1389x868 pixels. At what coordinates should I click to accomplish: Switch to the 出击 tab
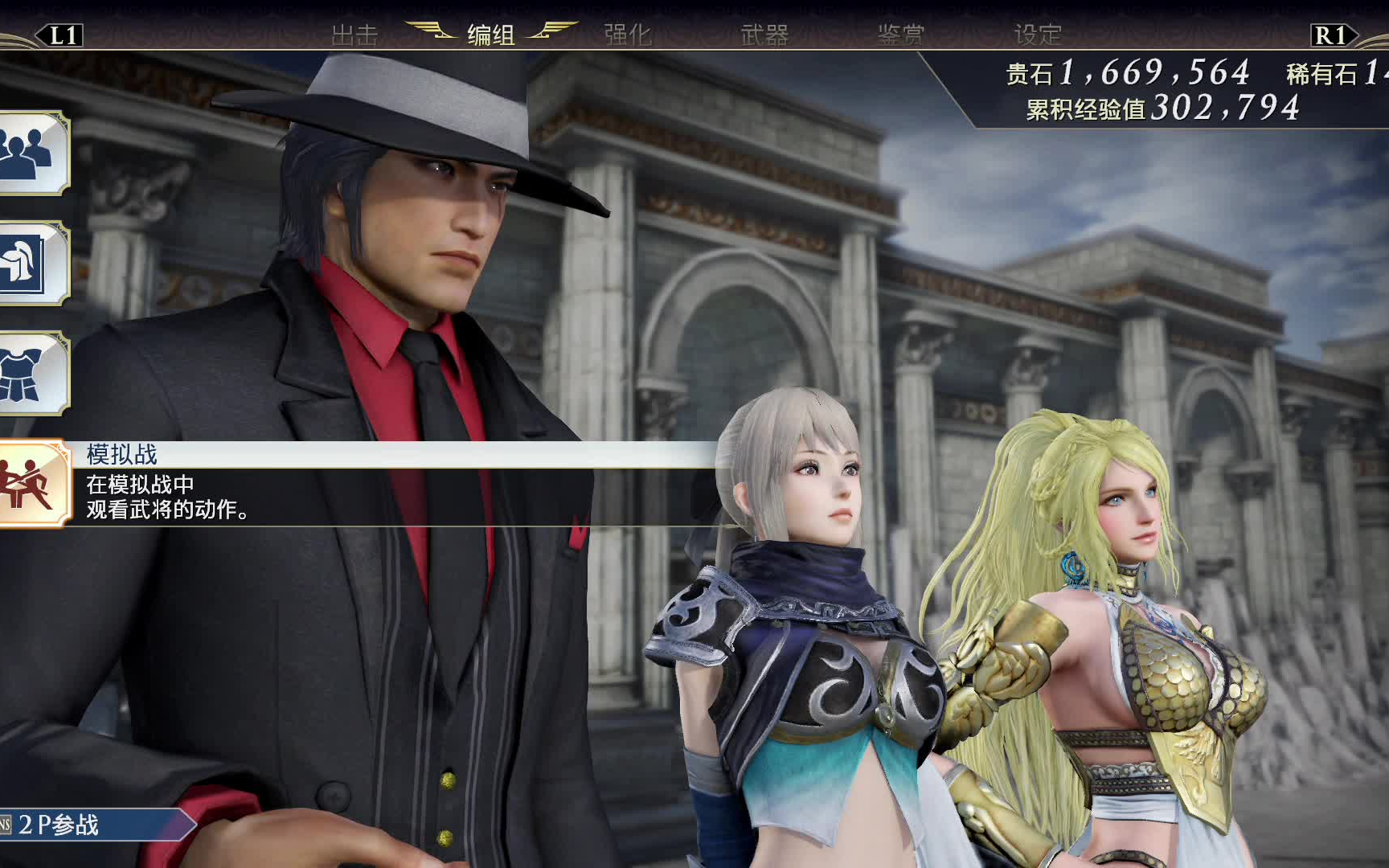point(354,35)
